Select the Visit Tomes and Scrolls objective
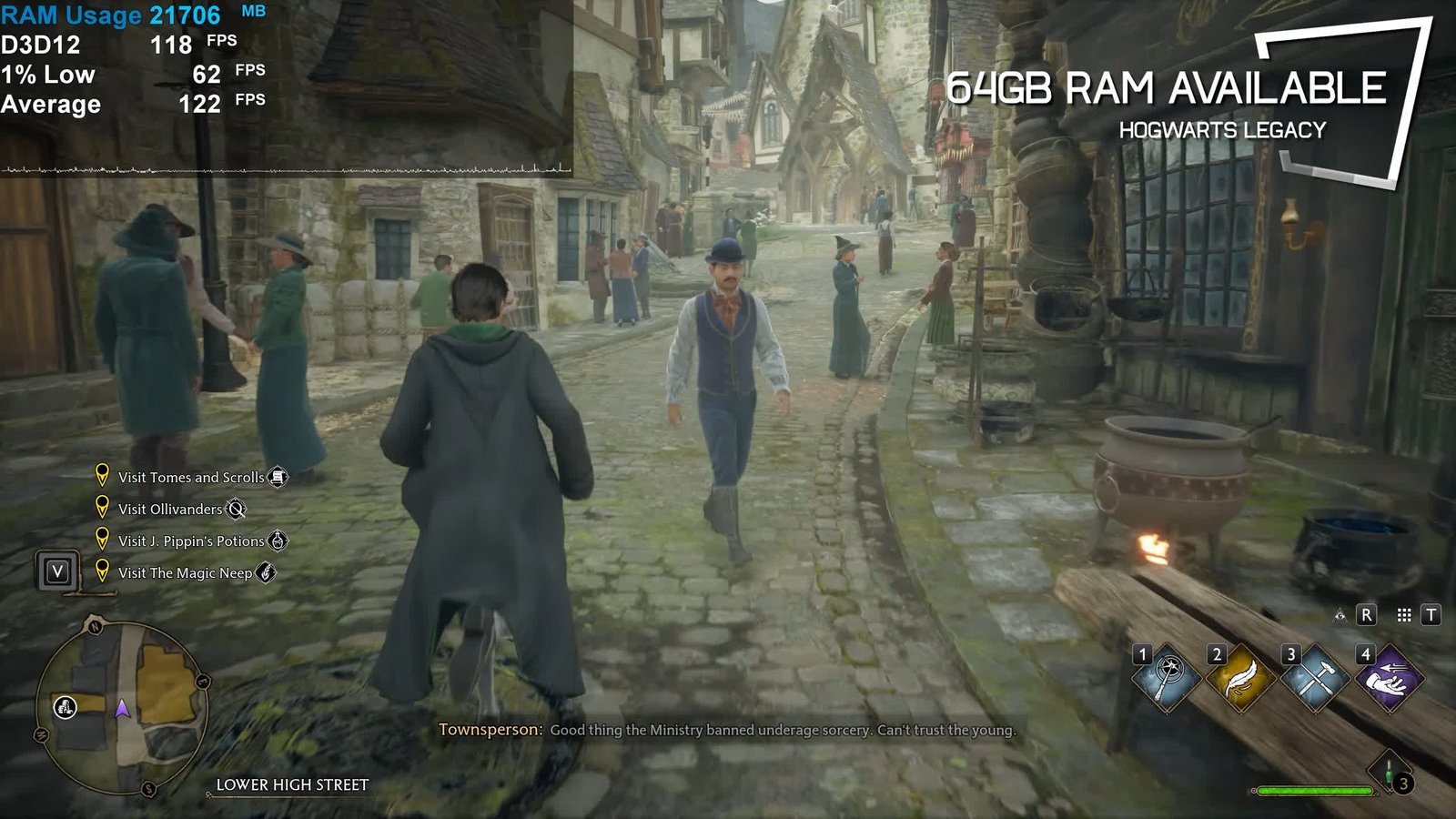The width and height of the screenshot is (1456, 819). click(x=191, y=477)
